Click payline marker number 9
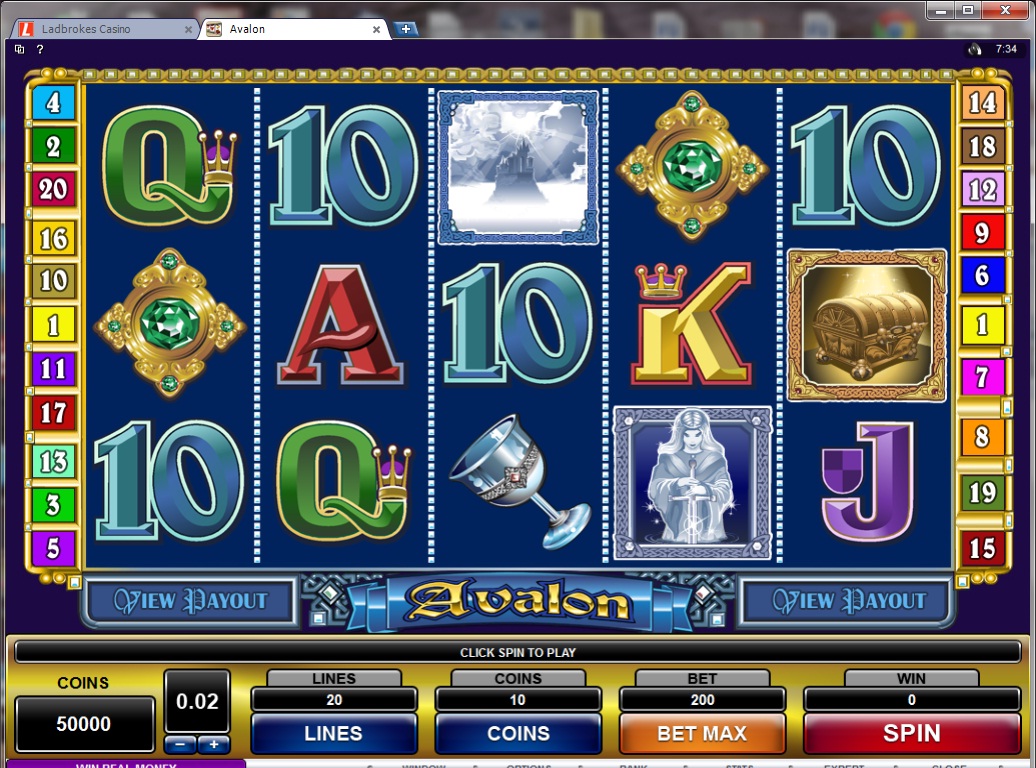 pos(982,234)
